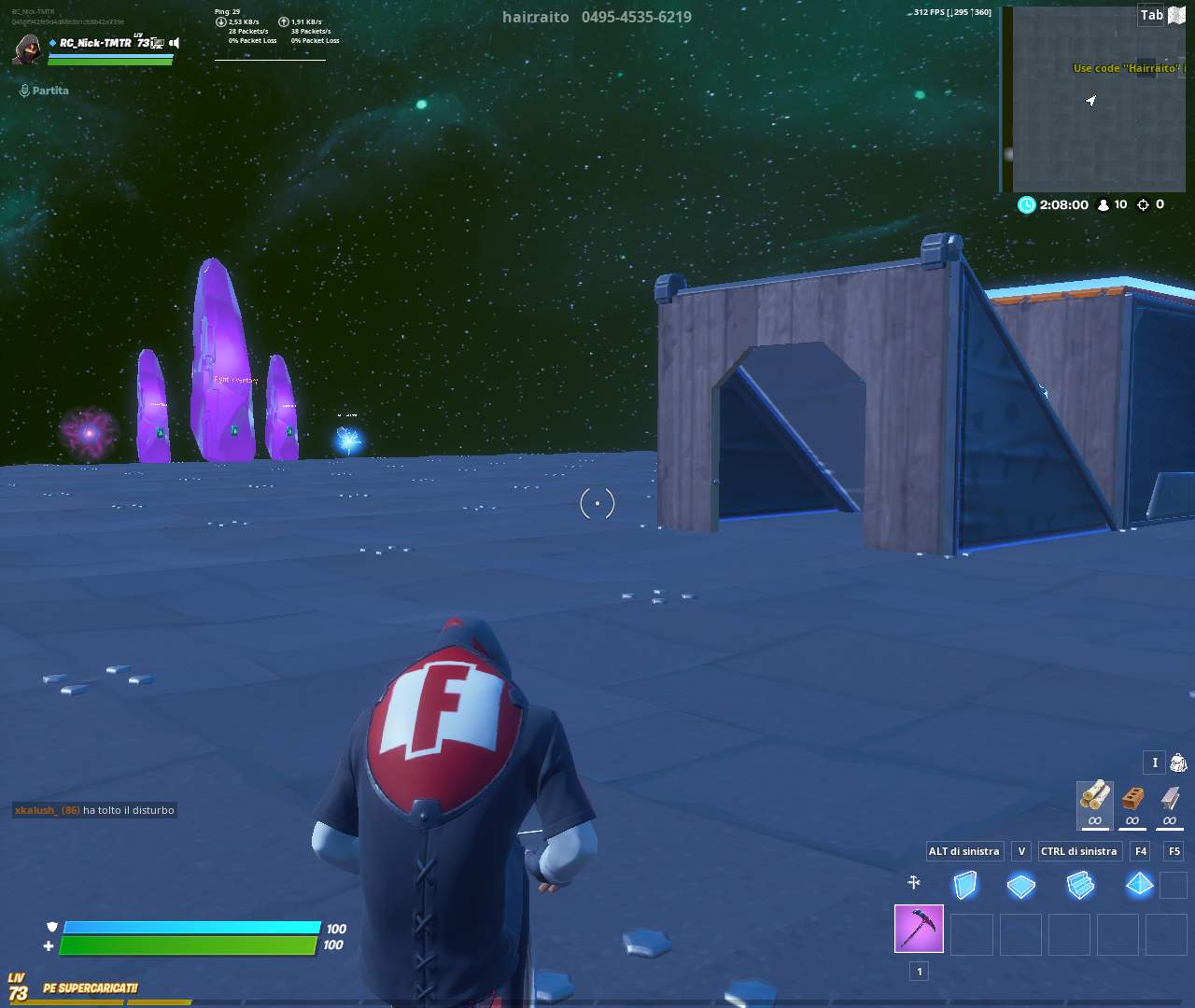Click the F4 keybind button
The height and width of the screenshot is (1008, 1195).
pyautogui.click(x=1140, y=851)
